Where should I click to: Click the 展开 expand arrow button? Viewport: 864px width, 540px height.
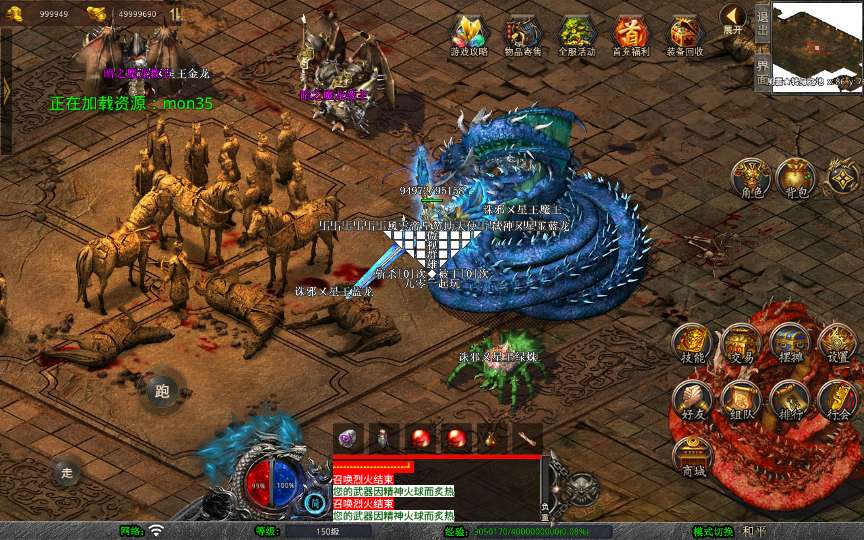tap(733, 18)
